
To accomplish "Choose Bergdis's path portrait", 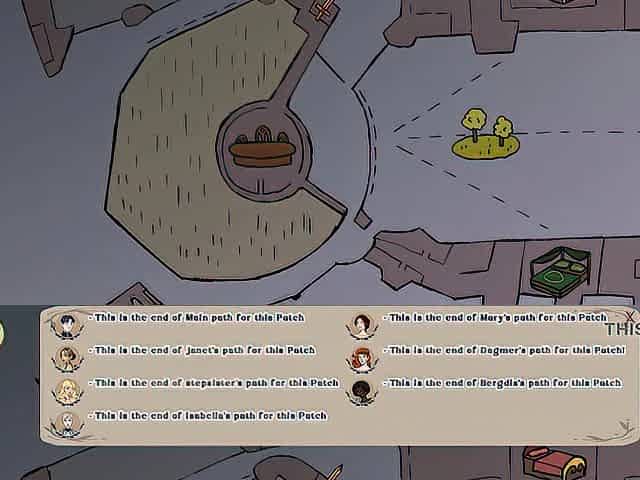I will tap(362, 390).
